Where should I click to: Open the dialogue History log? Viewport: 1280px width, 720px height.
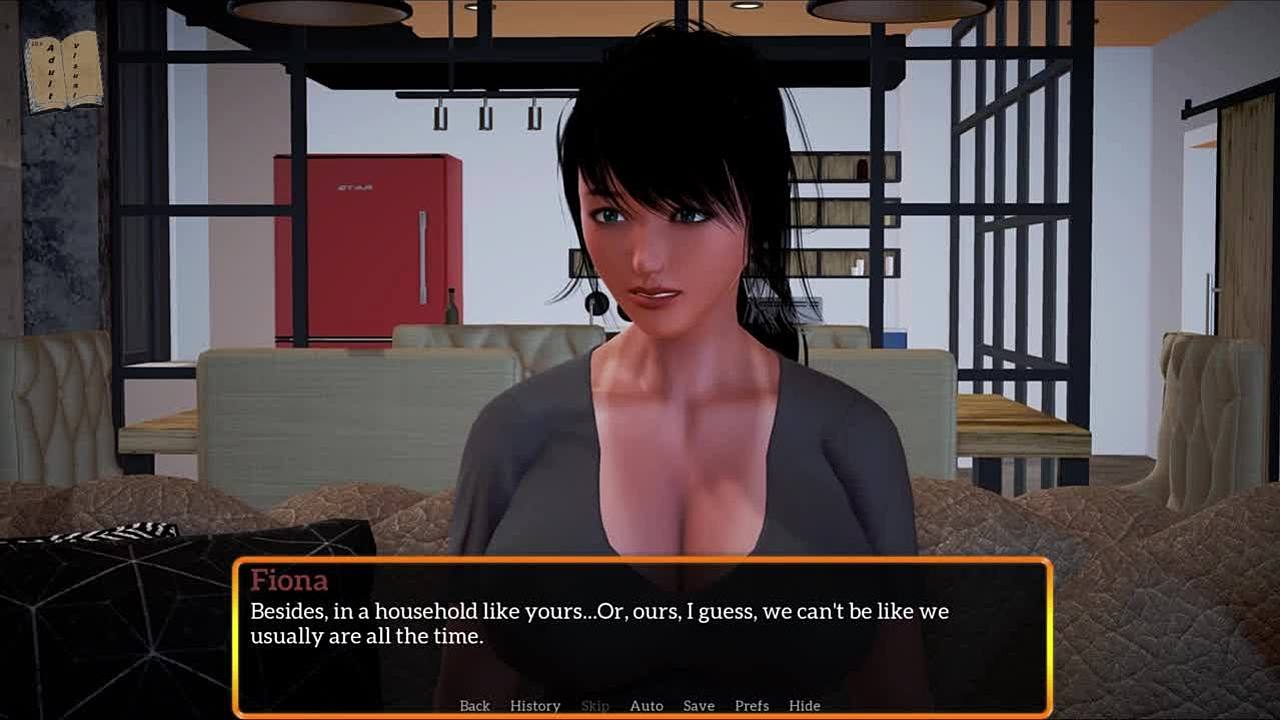coord(535,706)
